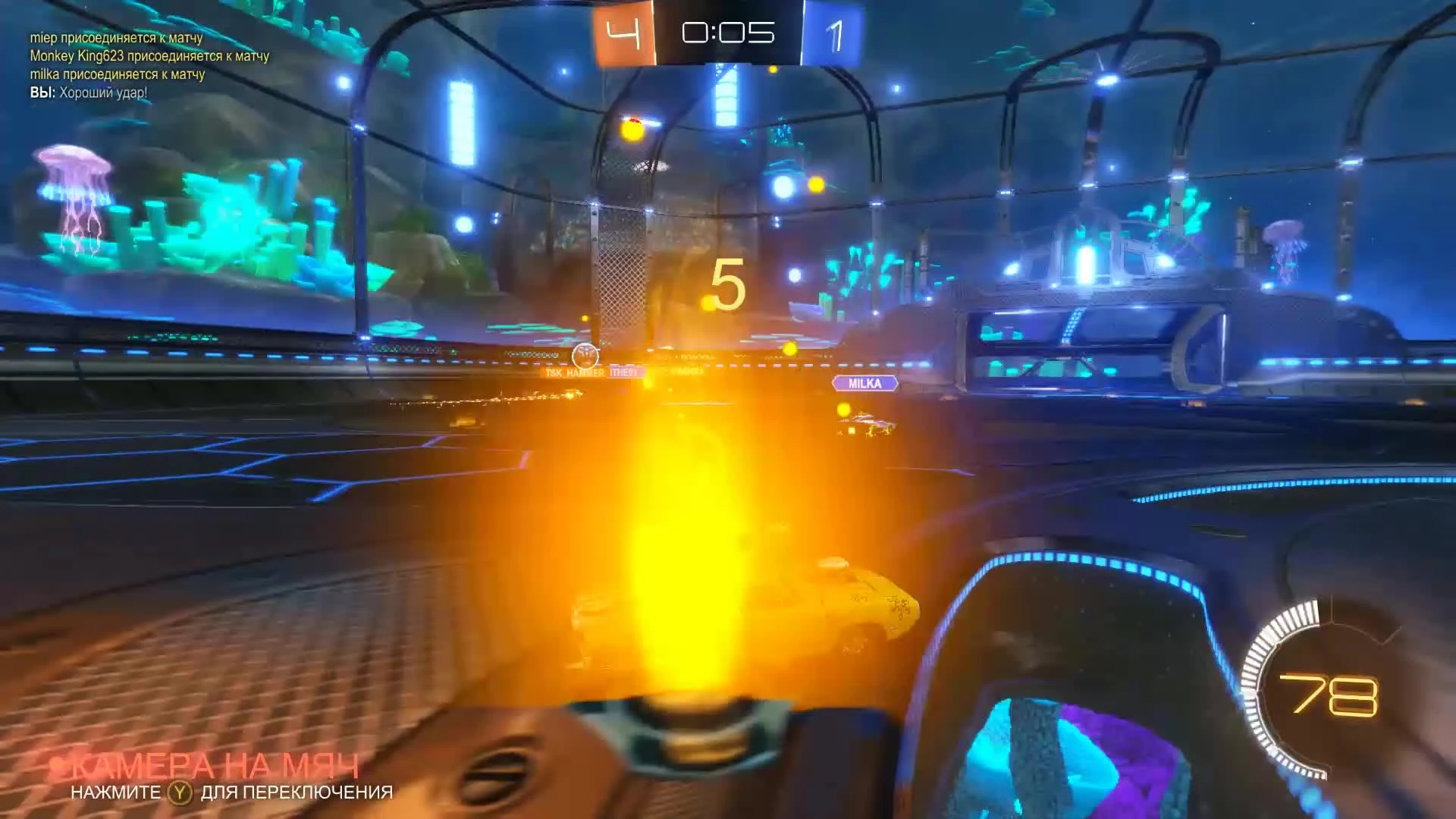Click the miep joined-match notification
The height and width of the screenshot is (819, 1456).
point(117,38)
